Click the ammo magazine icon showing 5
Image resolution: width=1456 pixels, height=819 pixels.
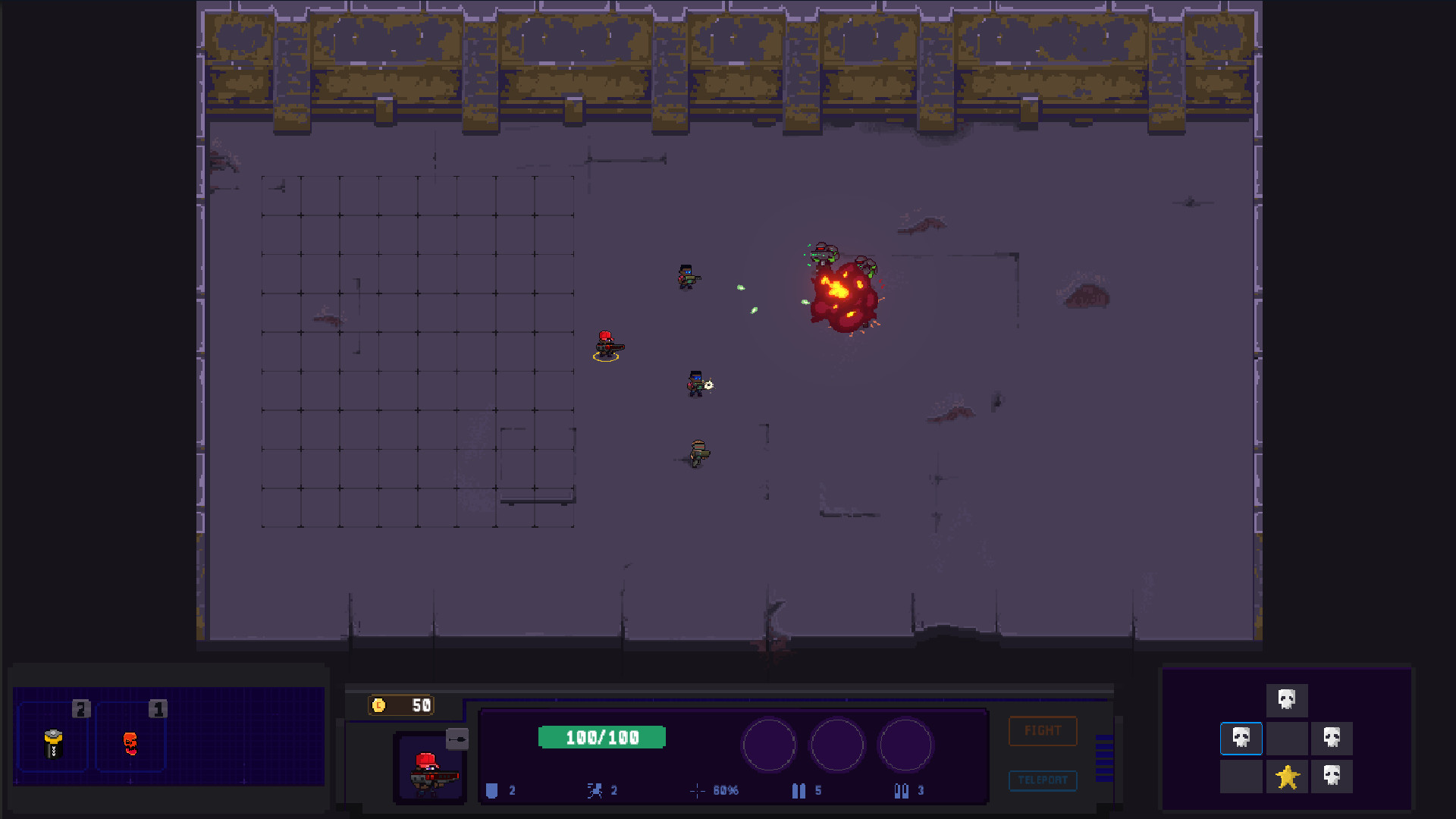pyautogui.click(x=799, y=790)
